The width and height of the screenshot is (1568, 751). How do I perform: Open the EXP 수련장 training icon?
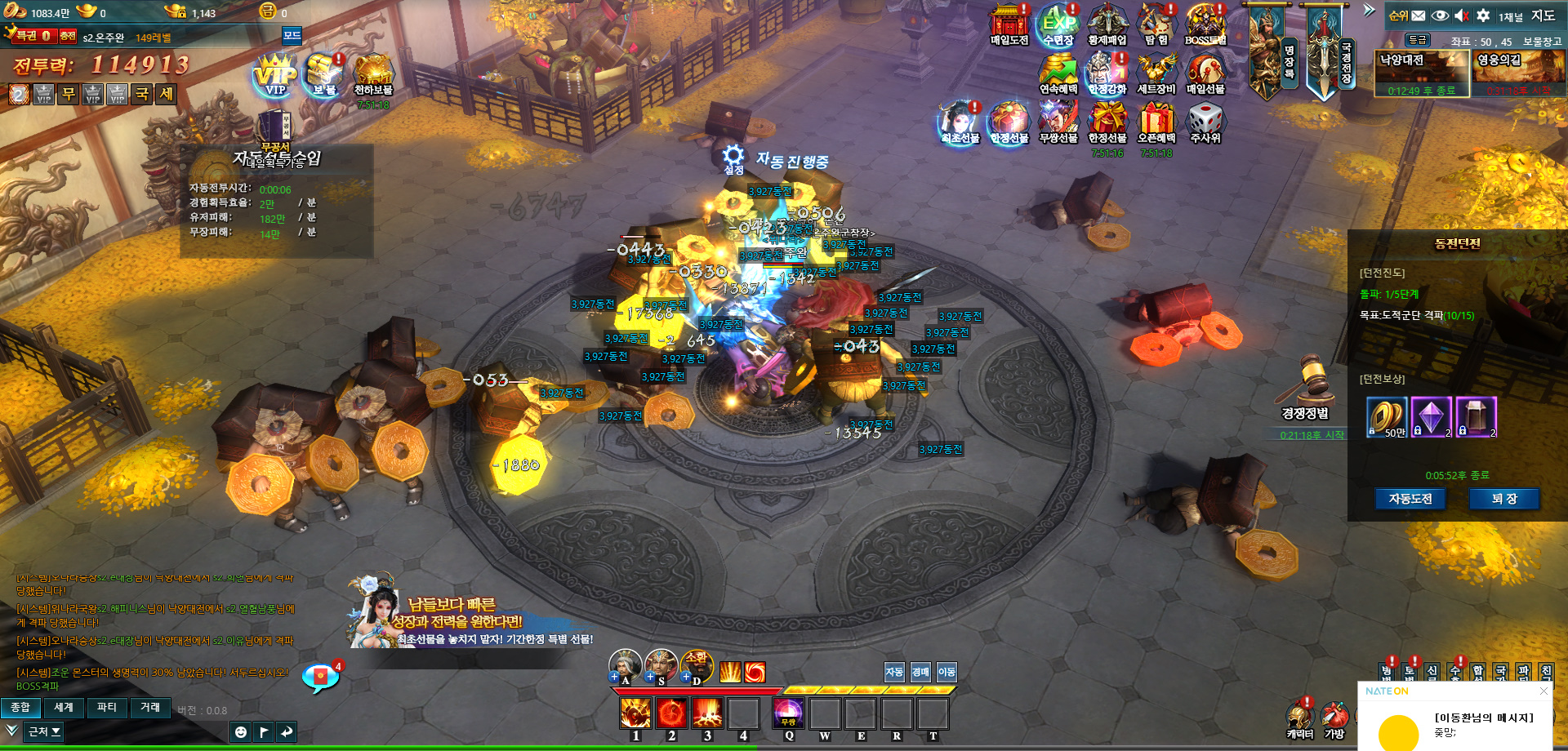[x=1058, y=24]
